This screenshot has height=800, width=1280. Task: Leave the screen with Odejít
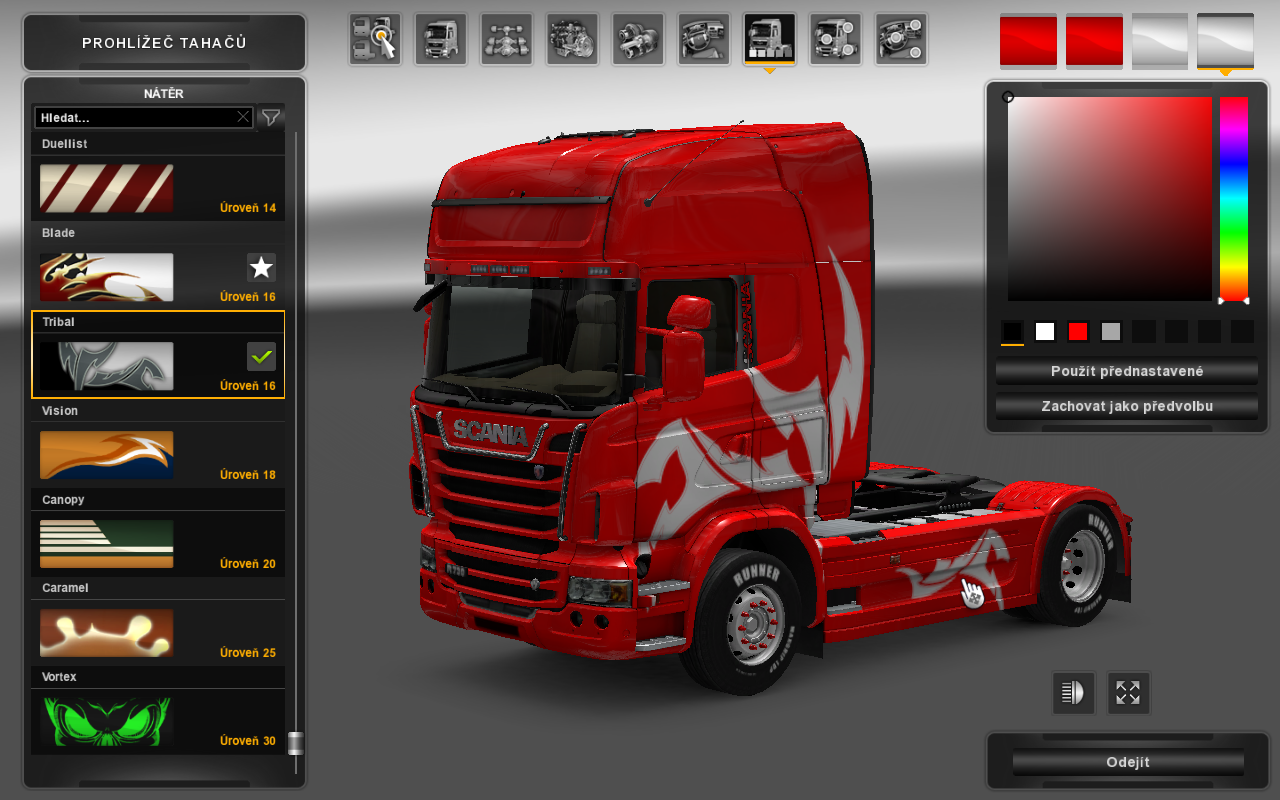coord(1127,762)
